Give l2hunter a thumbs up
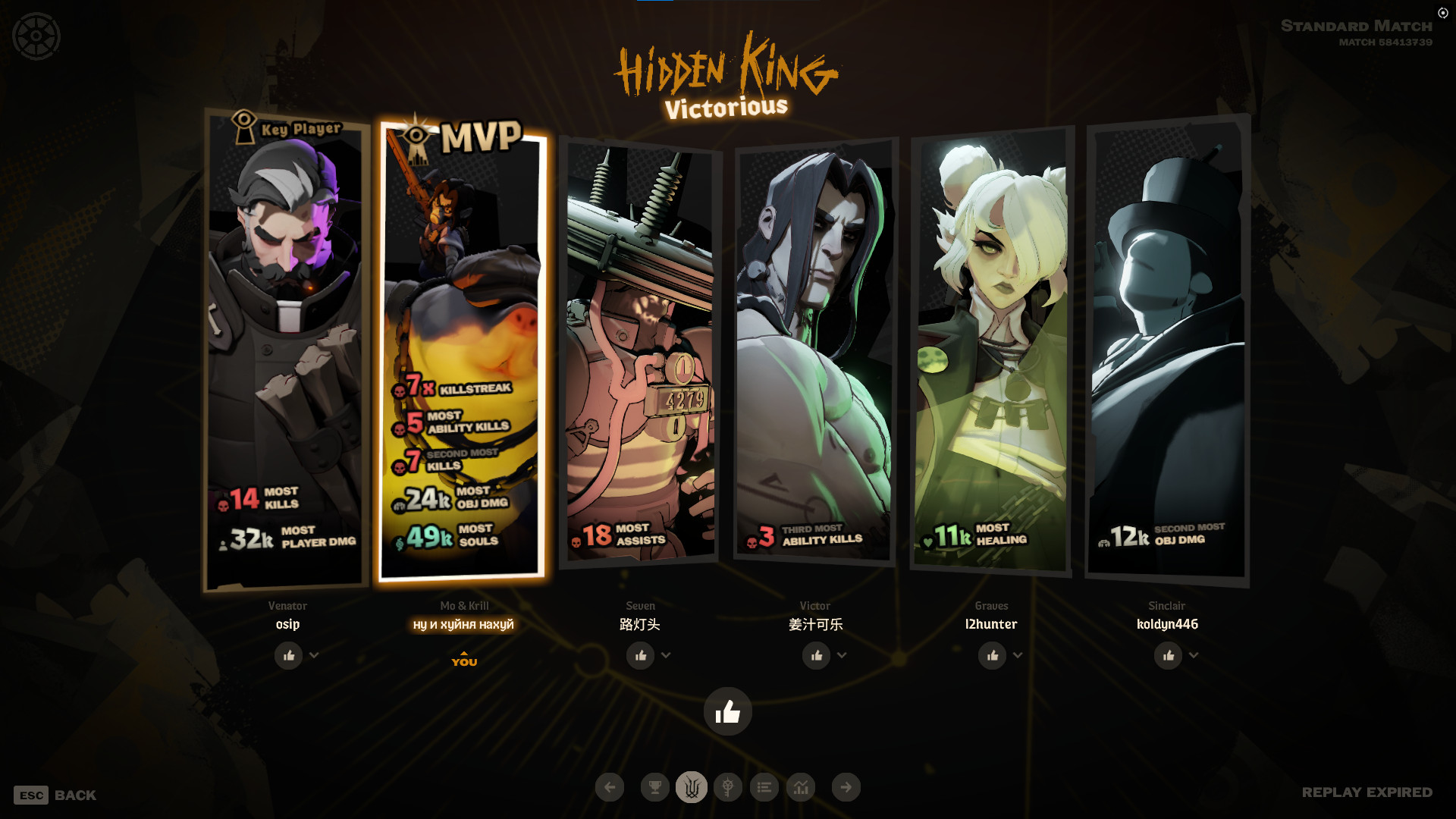The width and height of the screenshot is (1456, 819). [993, 656]
